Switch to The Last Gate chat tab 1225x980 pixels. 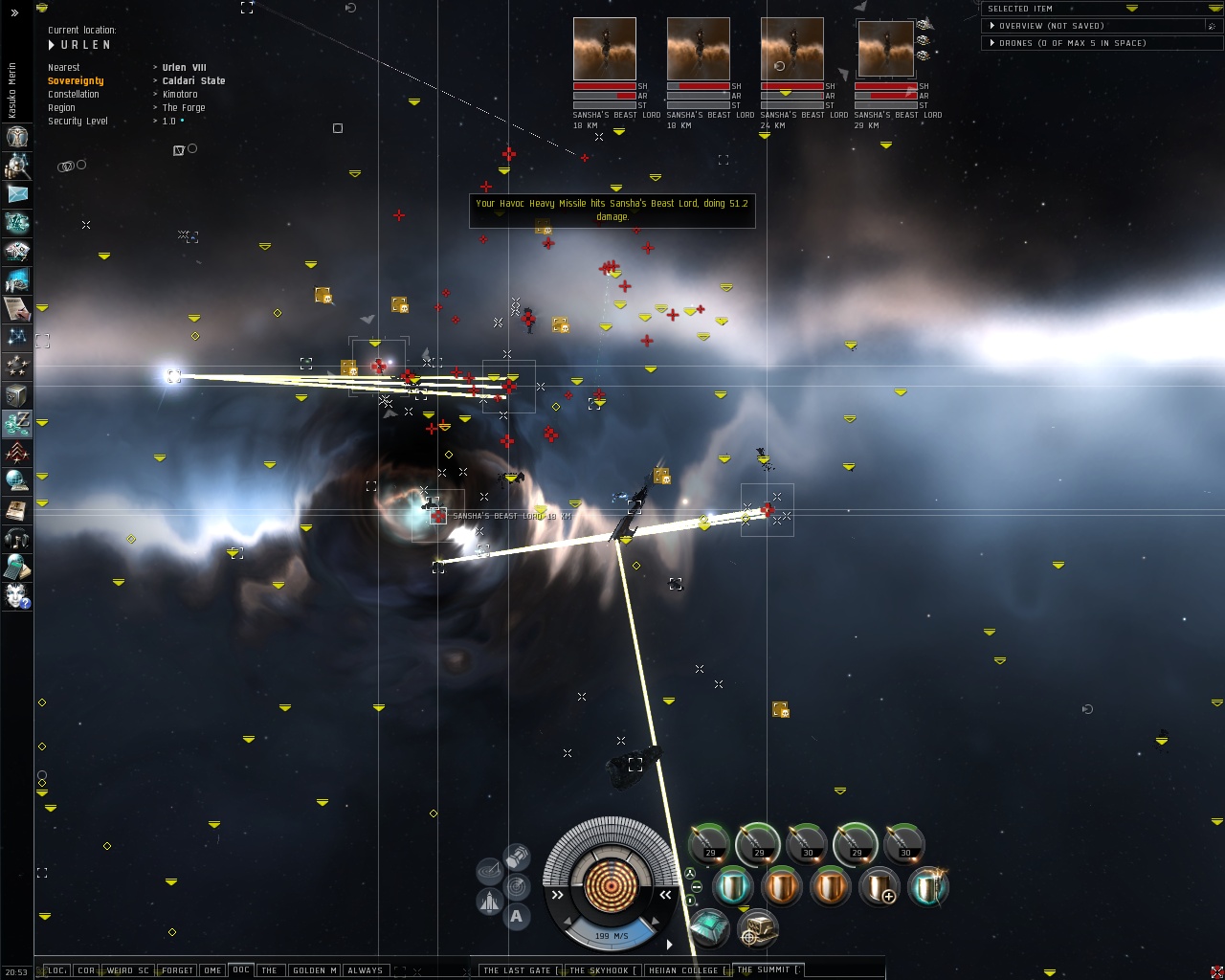(x=516, y=969)
